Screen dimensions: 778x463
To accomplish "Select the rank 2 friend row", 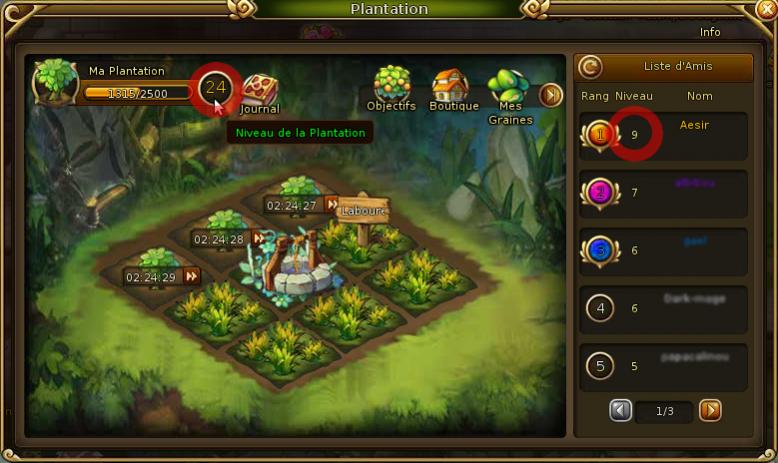I will coord(664,193).
